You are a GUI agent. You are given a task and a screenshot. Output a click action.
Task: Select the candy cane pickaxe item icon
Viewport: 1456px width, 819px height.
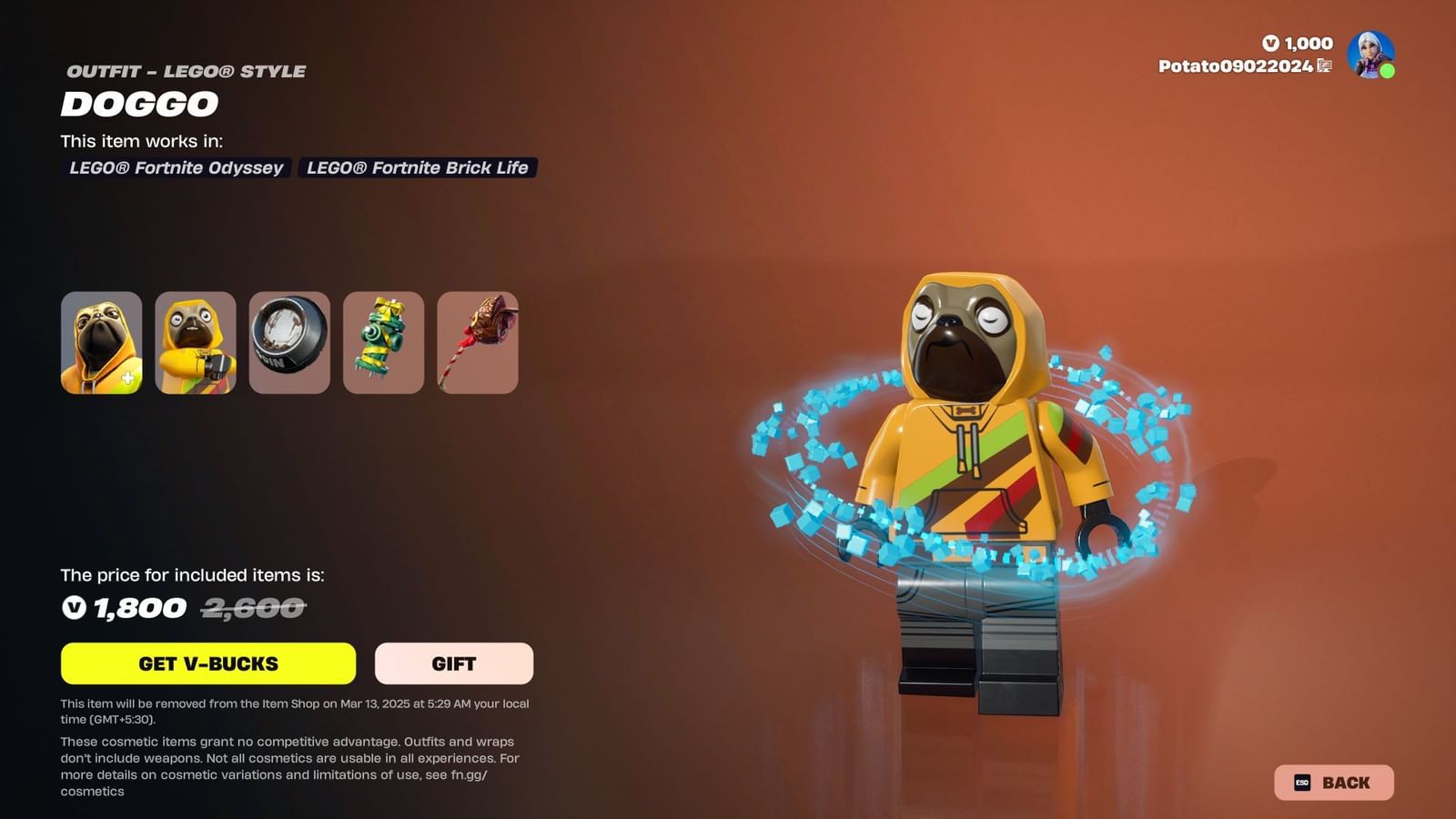pyautogui.click(x=477, y=343)
